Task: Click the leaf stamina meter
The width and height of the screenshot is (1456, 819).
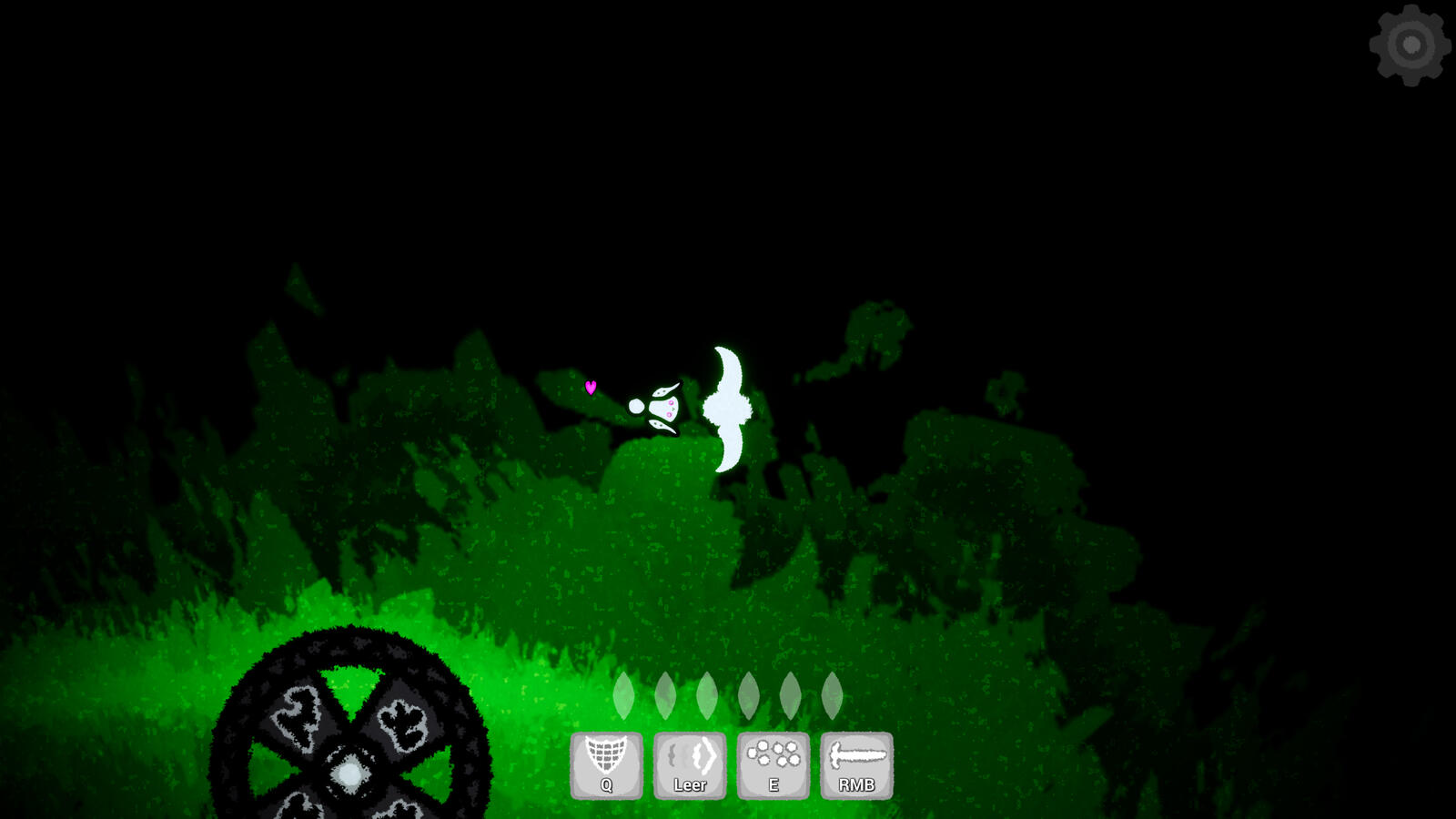Action: point(726,695)
